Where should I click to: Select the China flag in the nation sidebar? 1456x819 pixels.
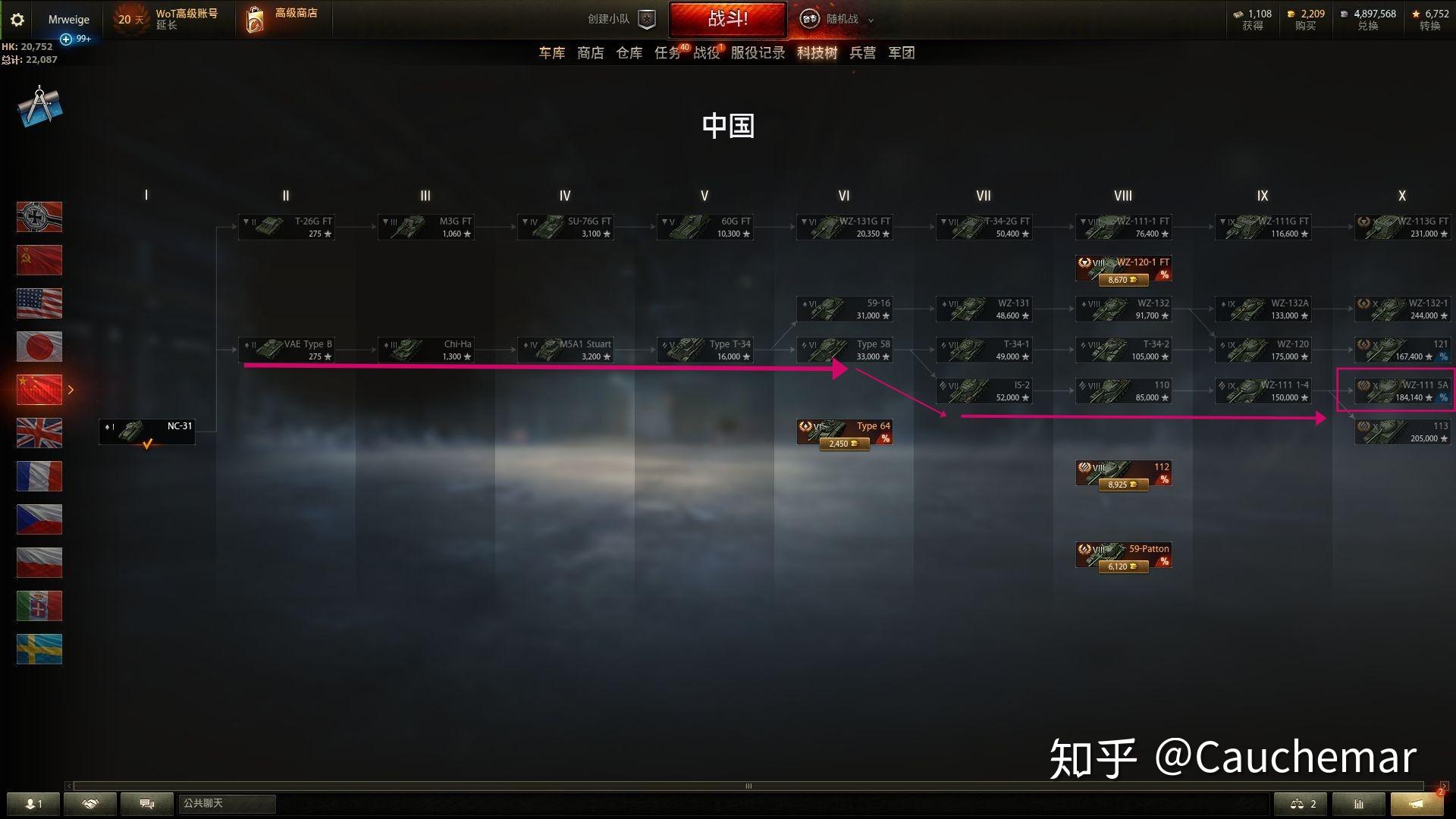[39, 389]
